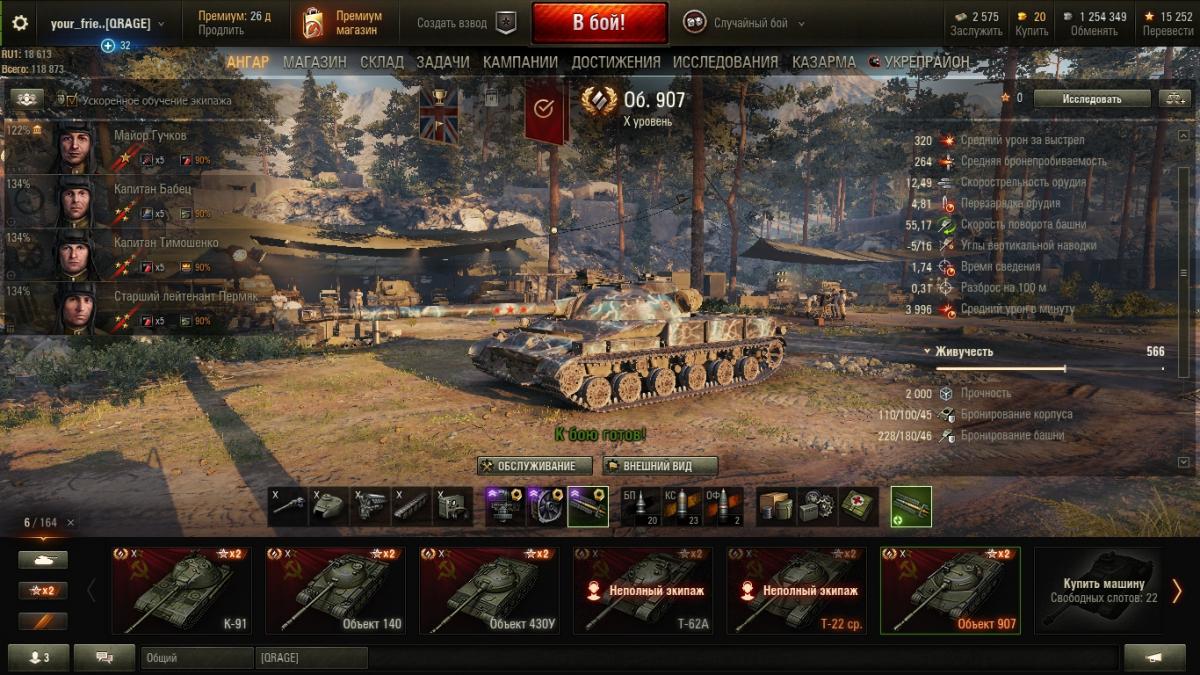Switch to the МАГАЗИН tab

tap(314, 62)
